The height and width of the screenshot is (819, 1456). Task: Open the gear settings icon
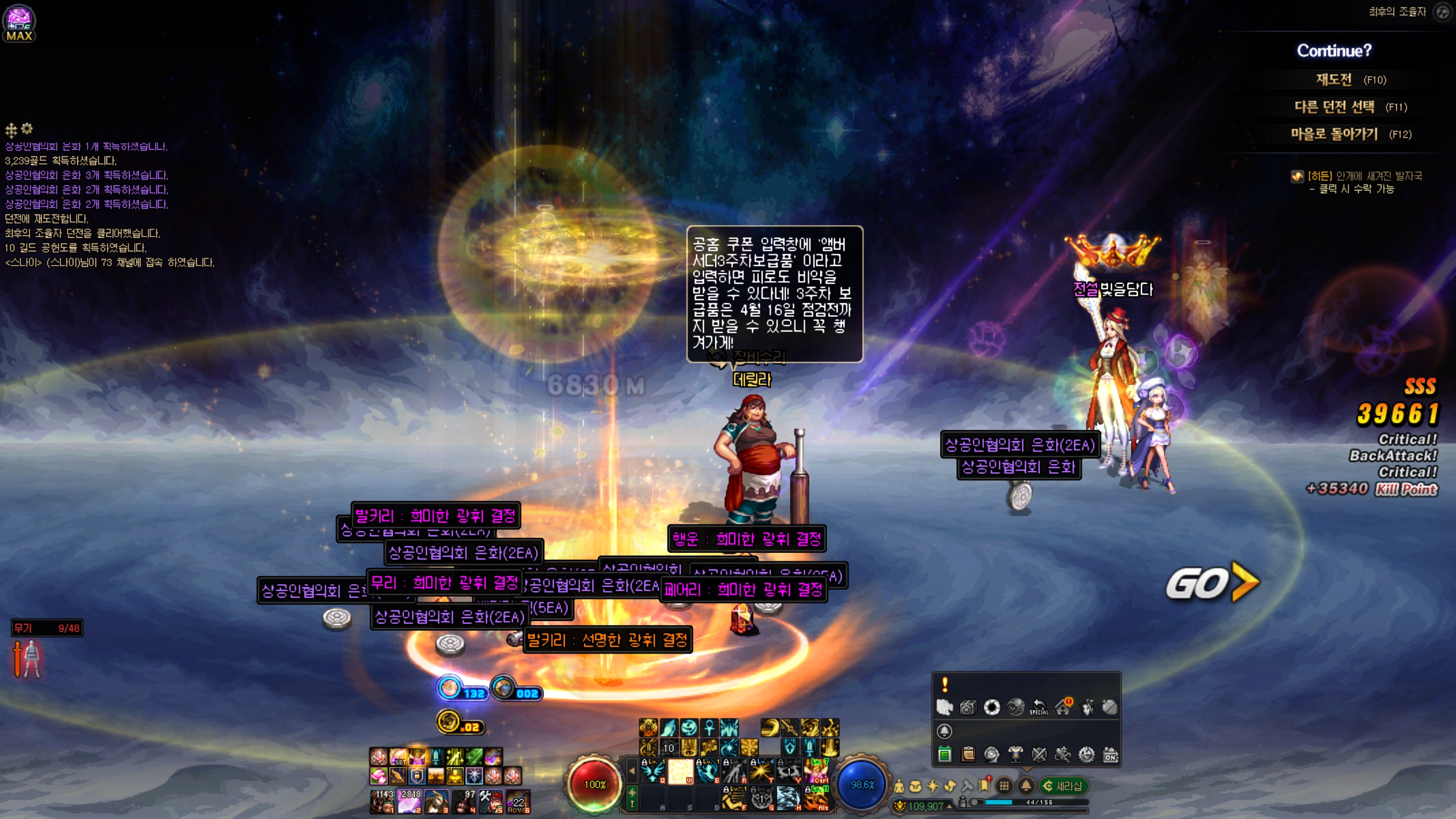pyautogui.click(x=1086, y=755)
